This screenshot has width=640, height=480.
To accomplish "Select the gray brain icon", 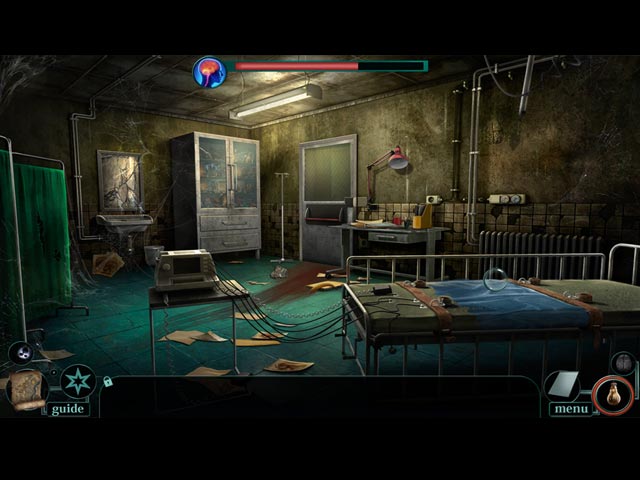I will point(622,361).
